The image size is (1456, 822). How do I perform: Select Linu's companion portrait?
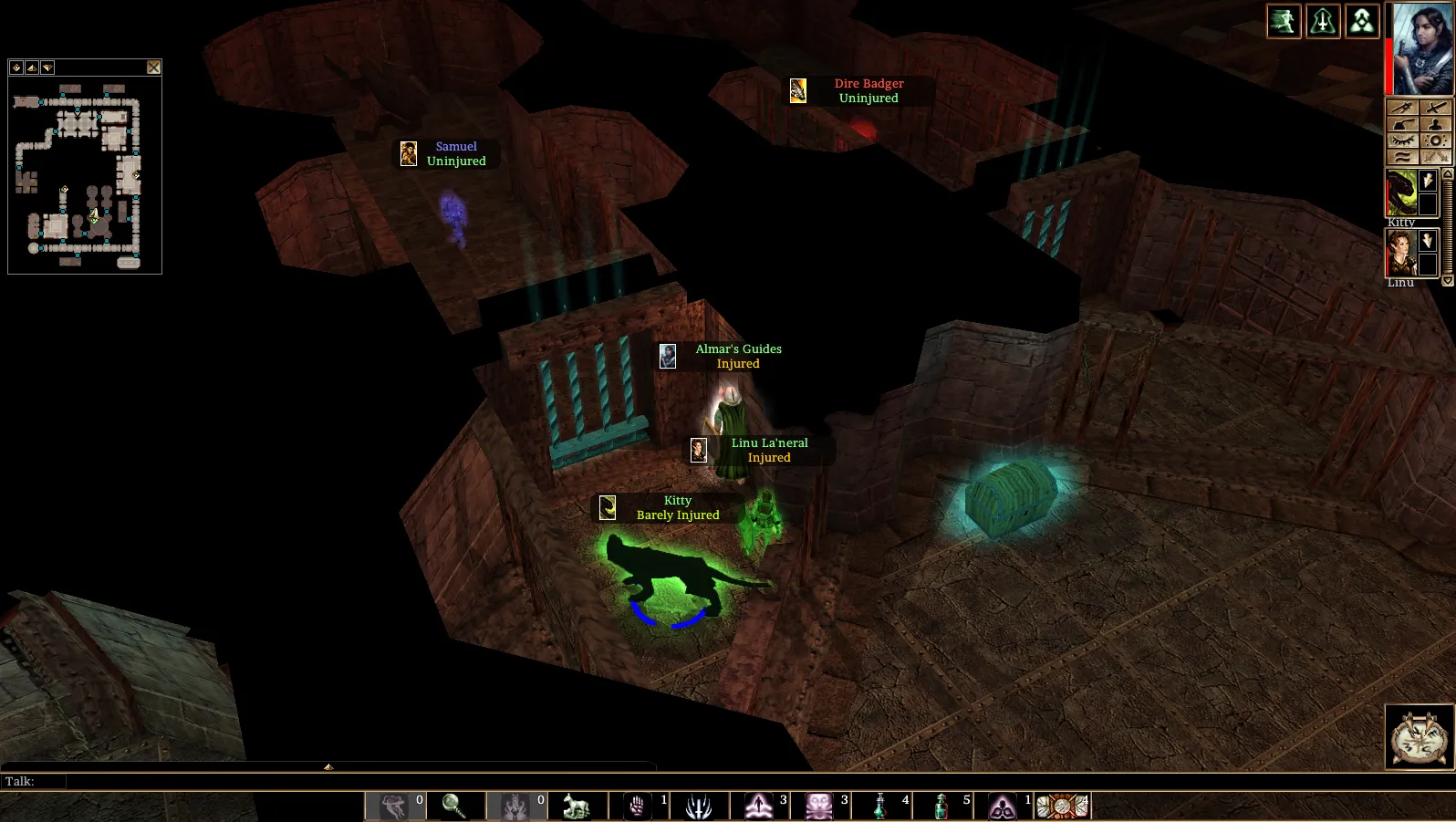coord(1401,253)
